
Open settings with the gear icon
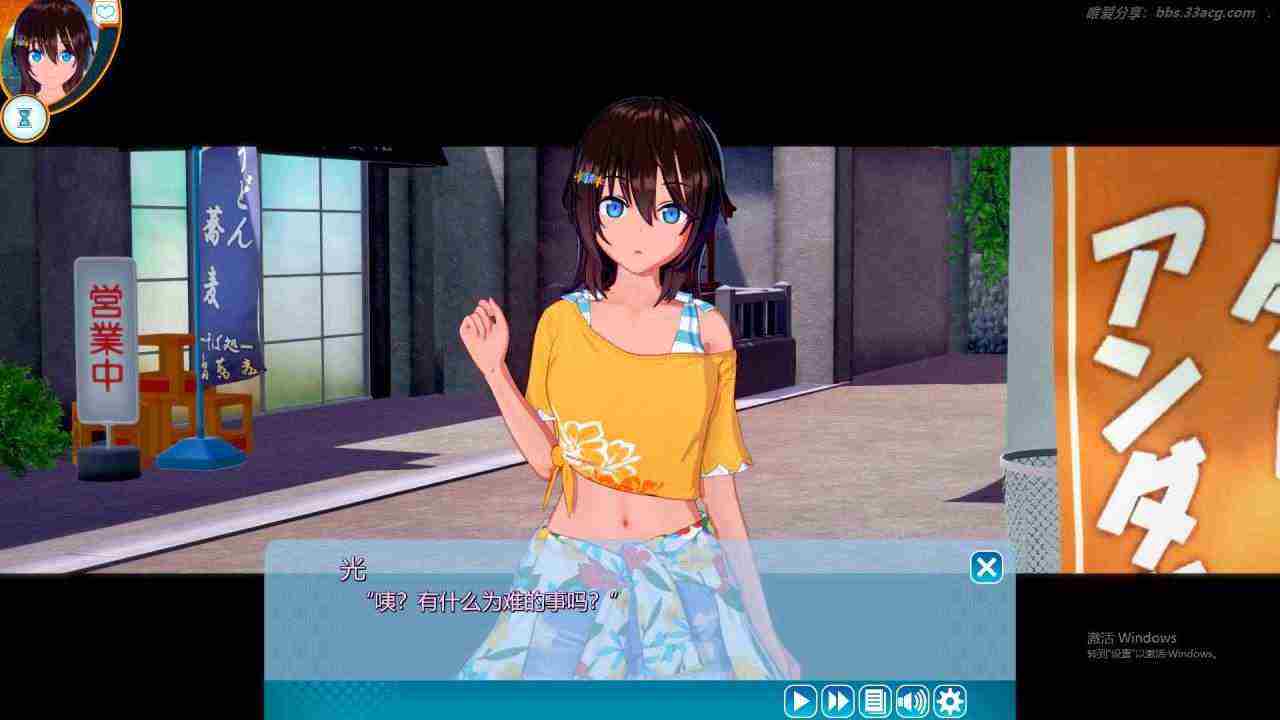click(949, 701)
